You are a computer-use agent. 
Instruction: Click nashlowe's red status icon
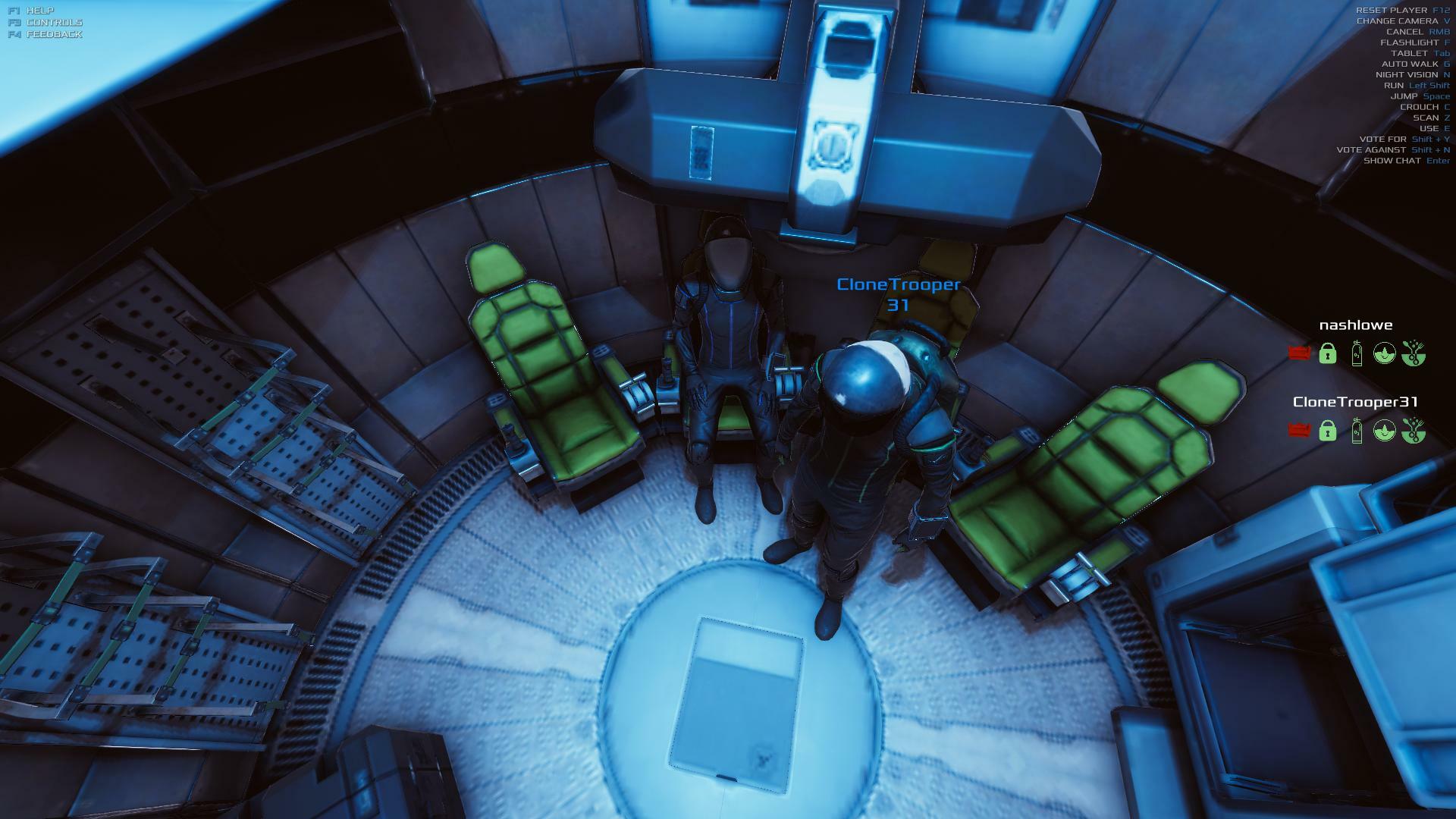(x=1299, y=353)
